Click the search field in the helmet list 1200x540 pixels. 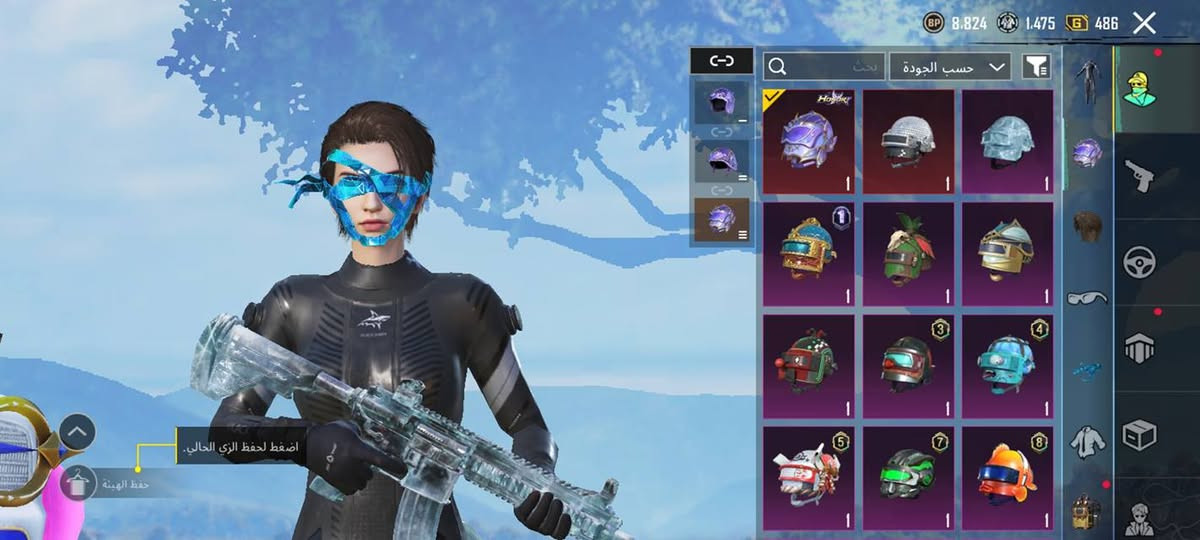coord(822,67)
